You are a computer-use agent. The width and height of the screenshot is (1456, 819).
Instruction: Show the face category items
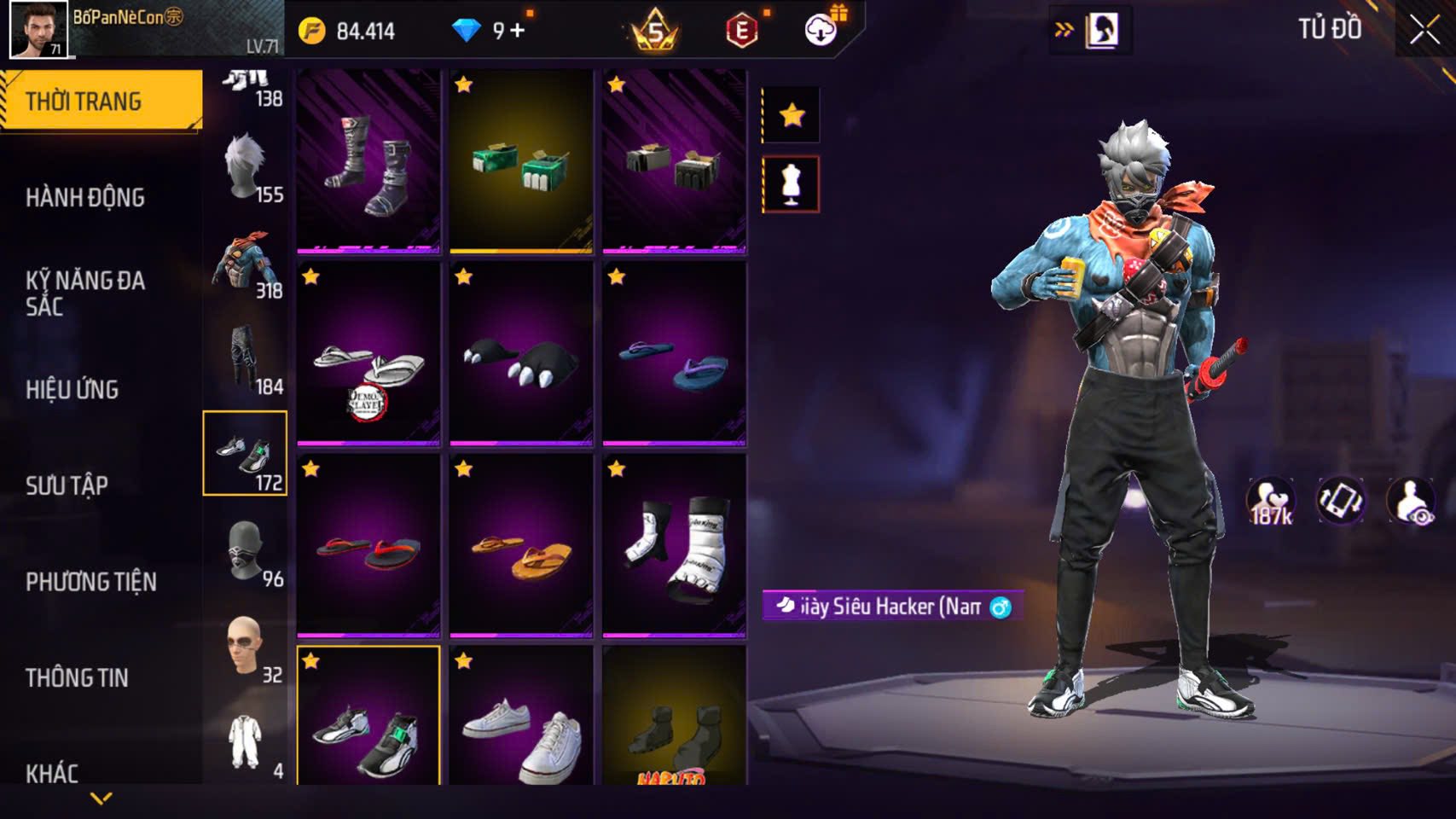pyautogui.click(x=246, y=647)
